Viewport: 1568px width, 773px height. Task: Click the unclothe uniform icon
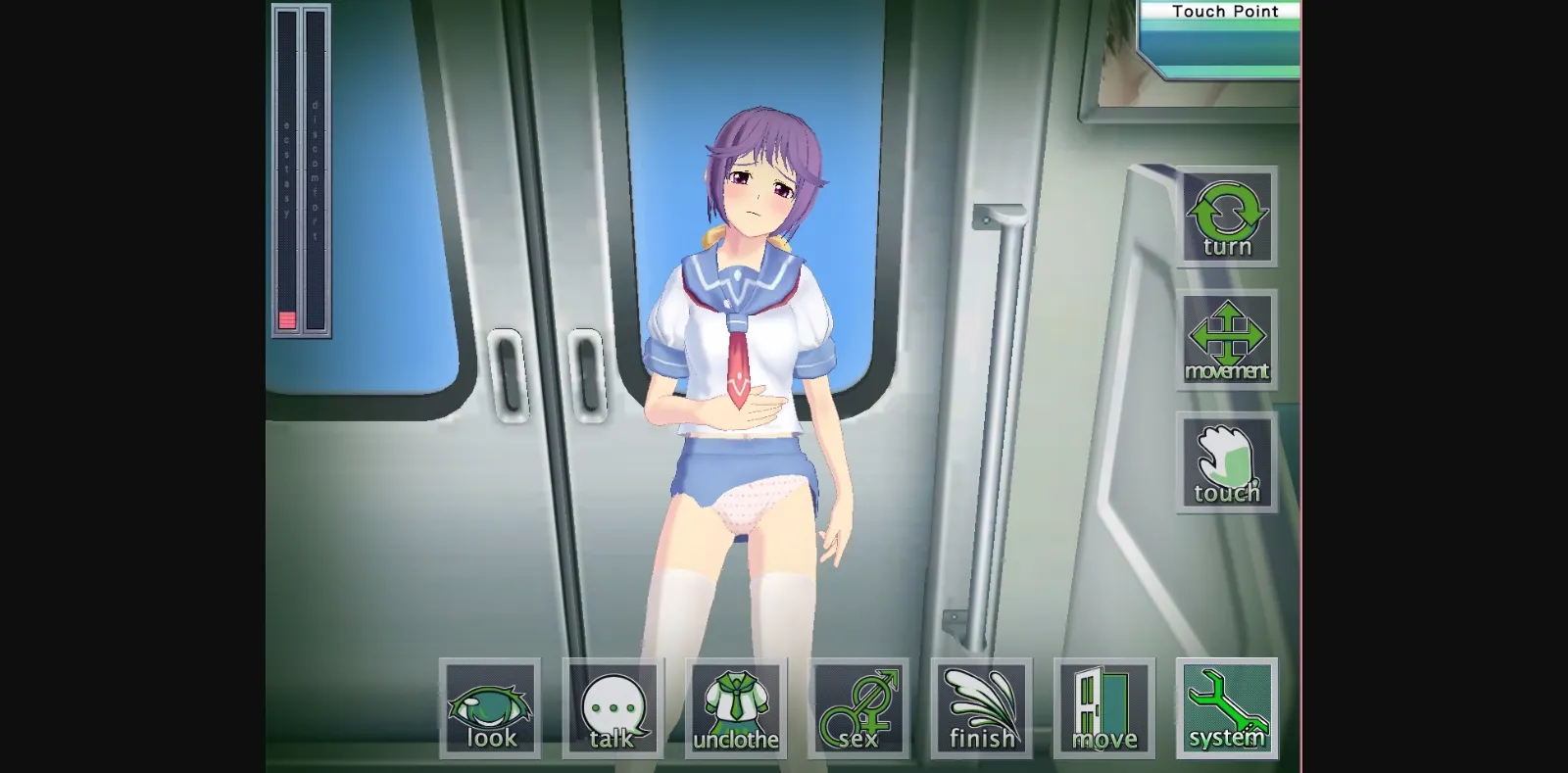click(735, 705)
